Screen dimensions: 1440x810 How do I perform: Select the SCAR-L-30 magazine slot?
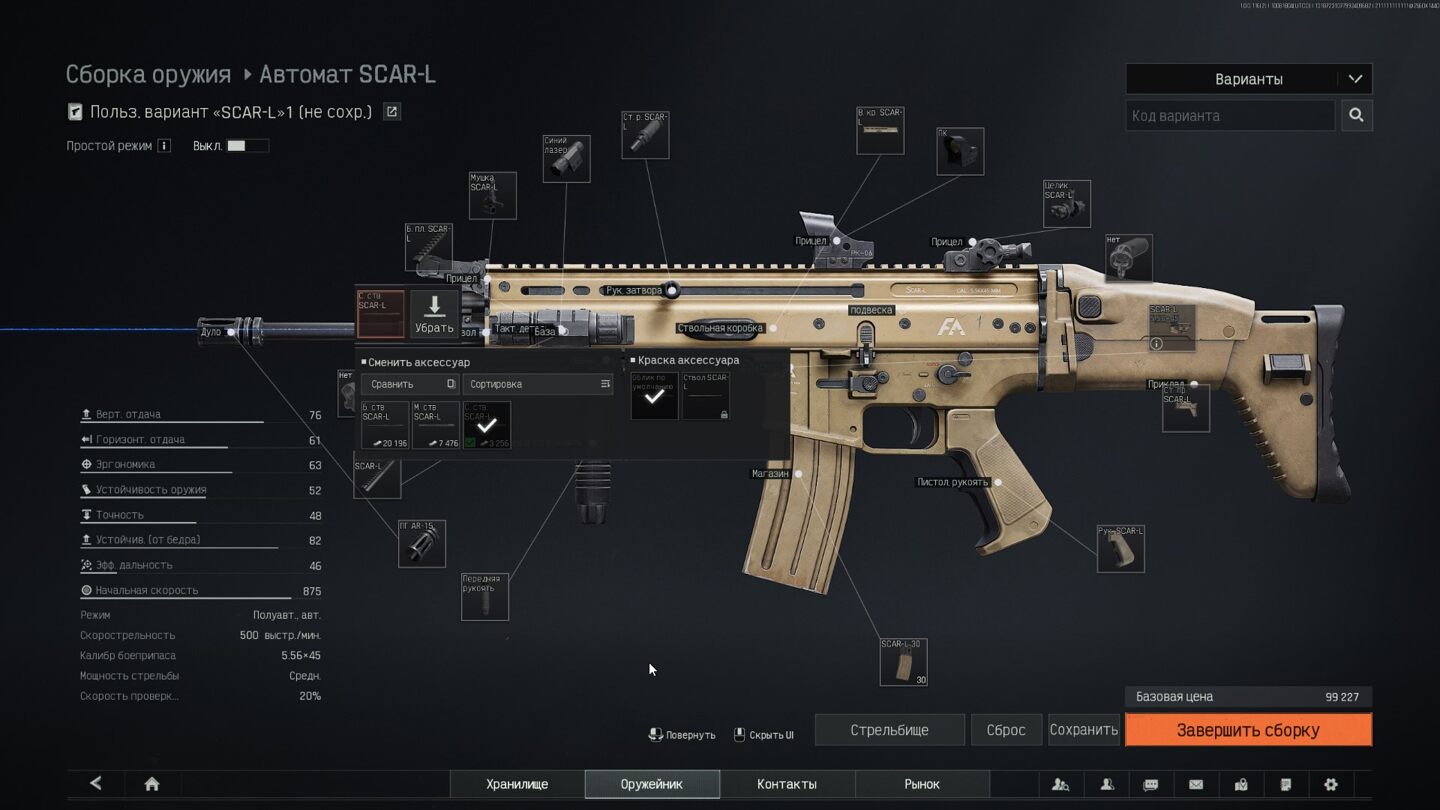tap(903, 662)
